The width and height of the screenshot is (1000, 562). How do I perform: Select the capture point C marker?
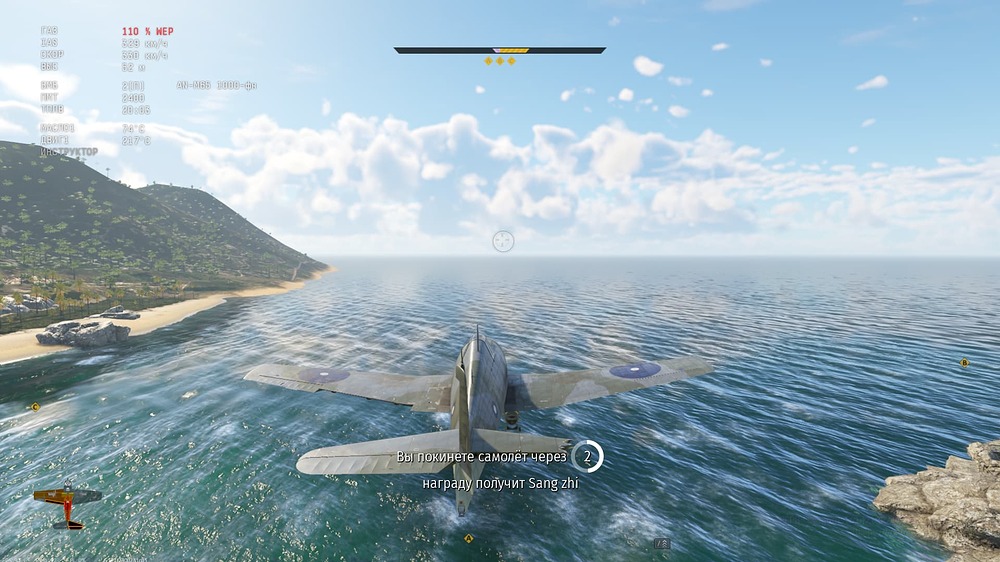point(36,407)
